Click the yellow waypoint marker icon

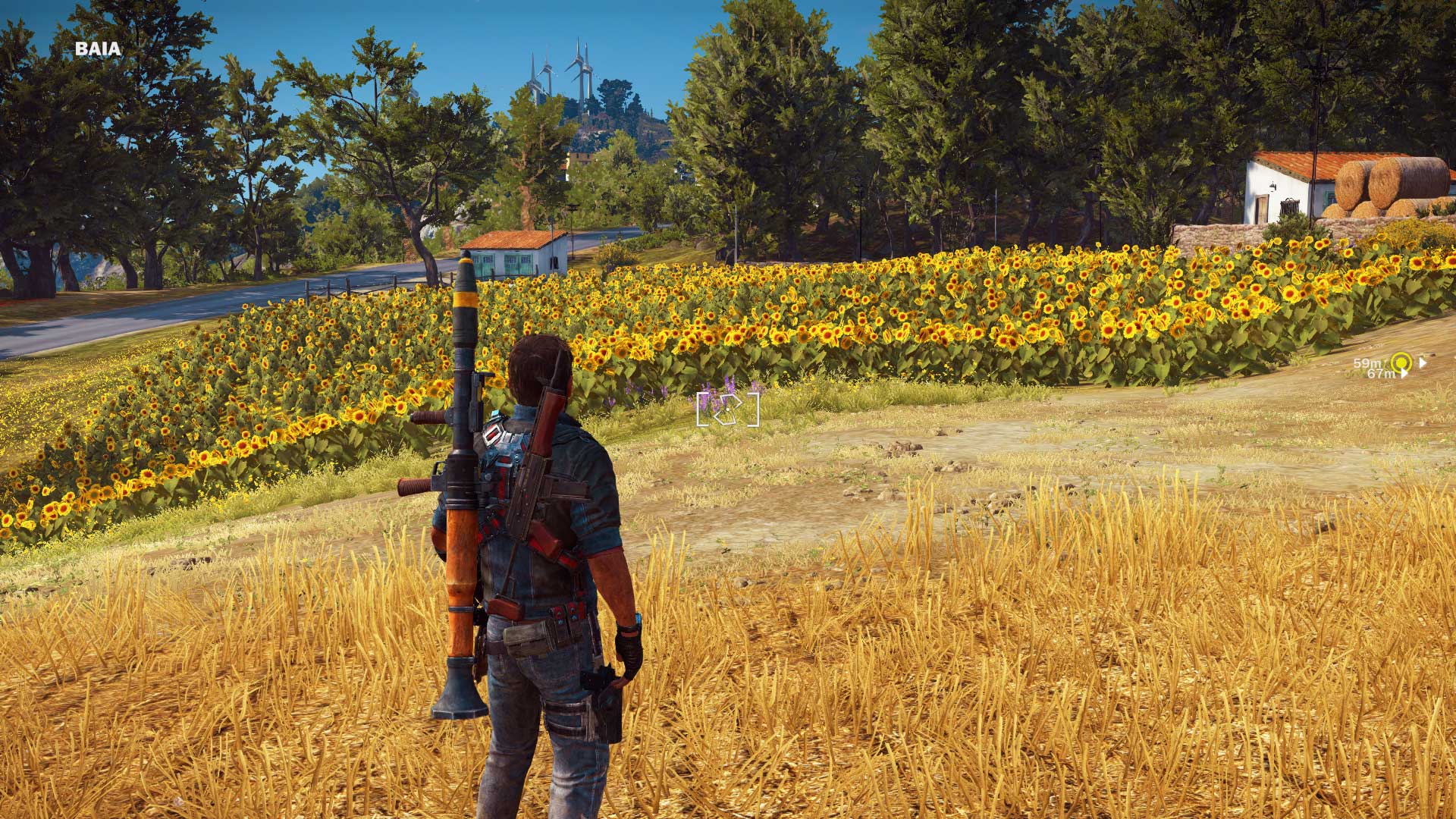pos(1401,362)
